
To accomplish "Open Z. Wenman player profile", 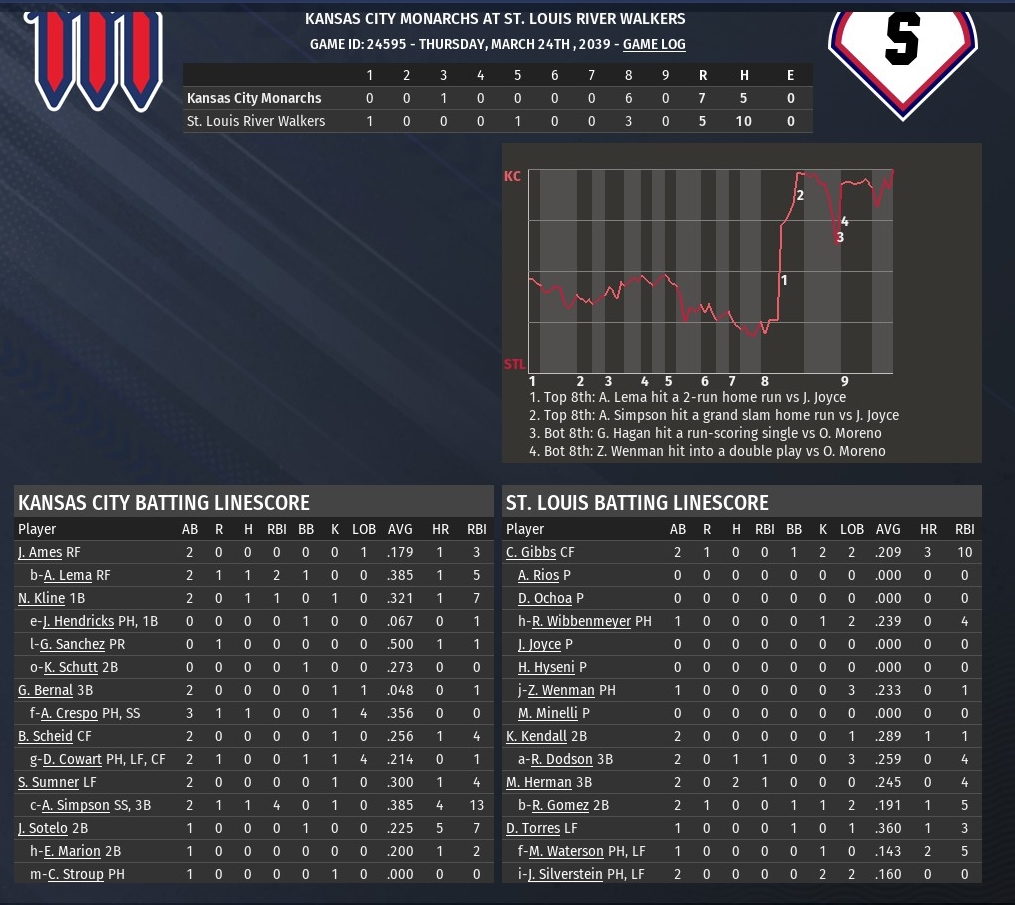I will 561,690.
